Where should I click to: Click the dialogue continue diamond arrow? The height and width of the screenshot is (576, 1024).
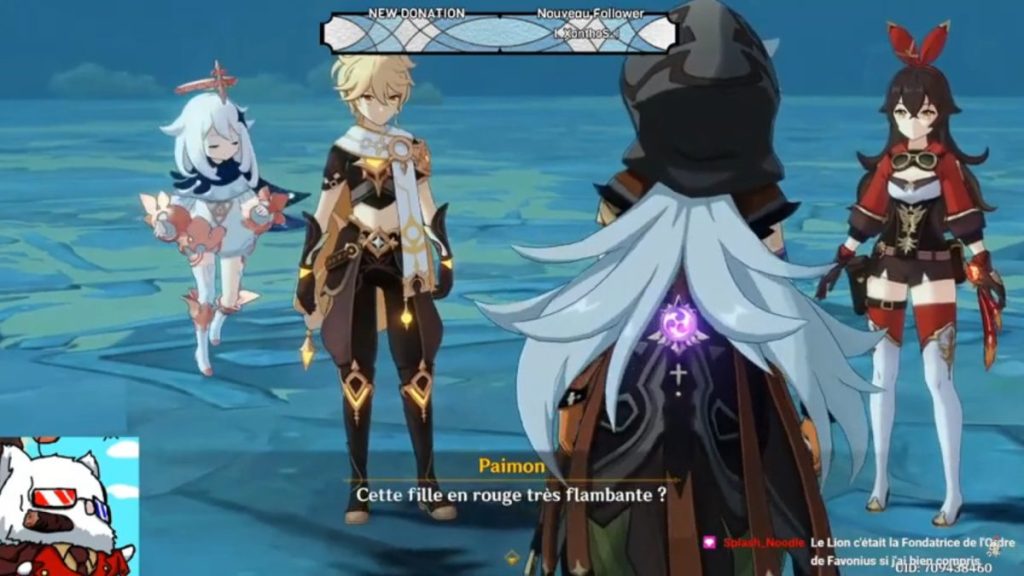tap(513, 557)
